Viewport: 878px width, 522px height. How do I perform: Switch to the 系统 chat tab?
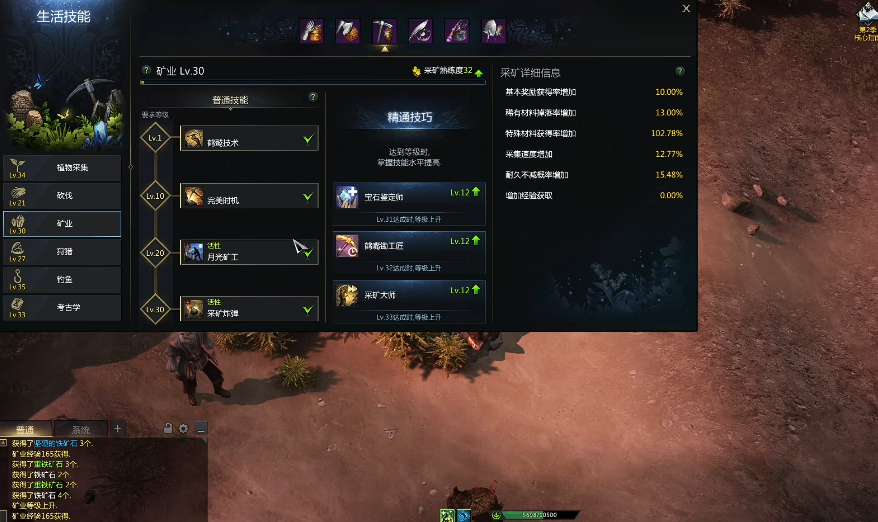81,430
